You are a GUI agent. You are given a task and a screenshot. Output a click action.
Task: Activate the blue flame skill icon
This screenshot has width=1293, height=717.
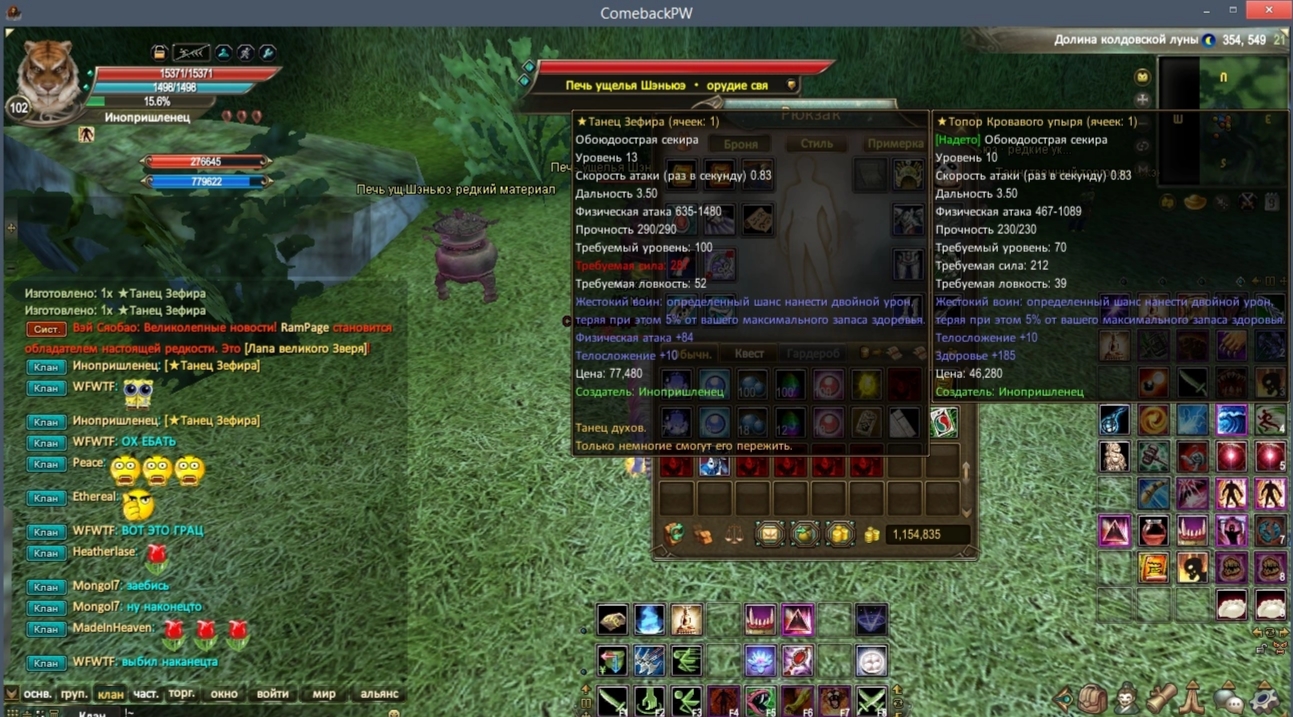click(x=649, y=620)
